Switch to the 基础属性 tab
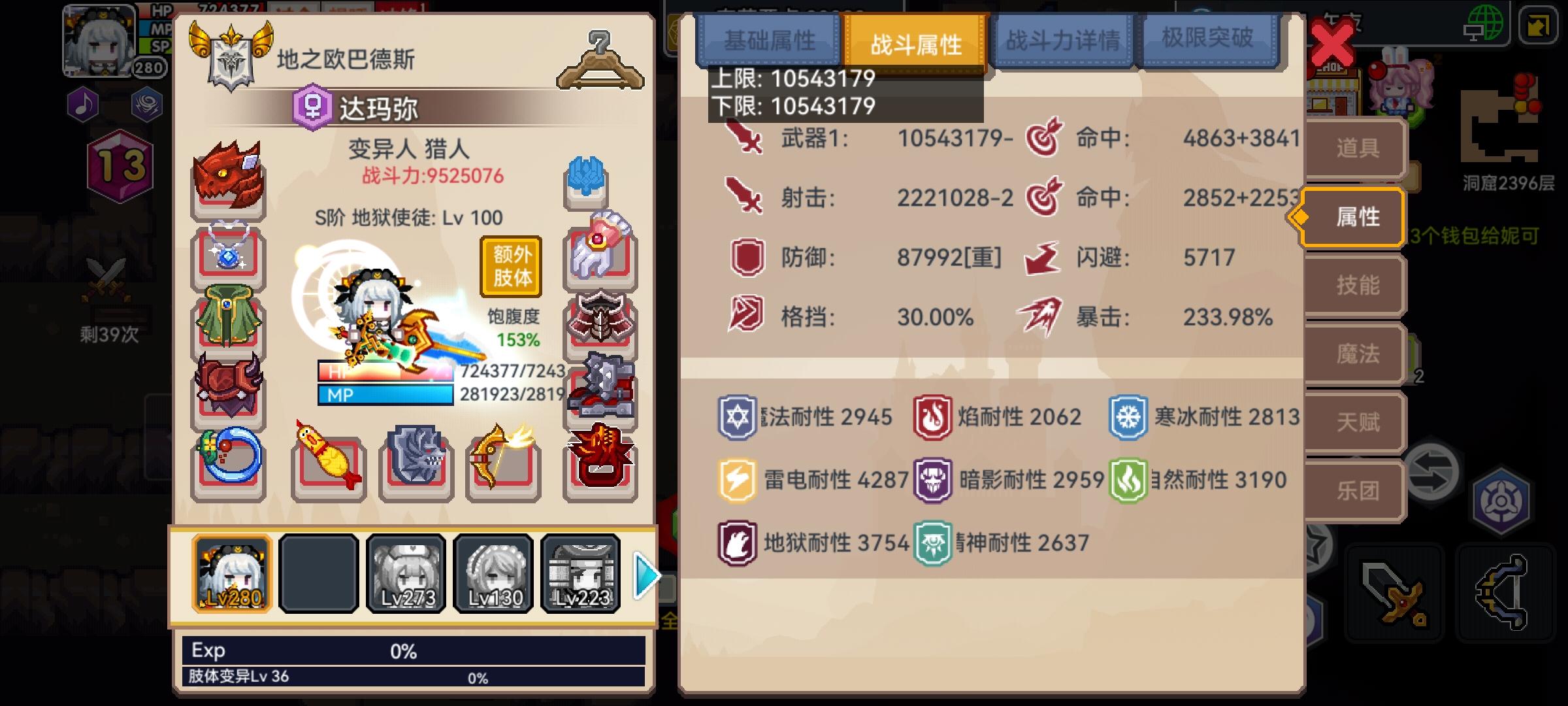 (x=768, y=39)
